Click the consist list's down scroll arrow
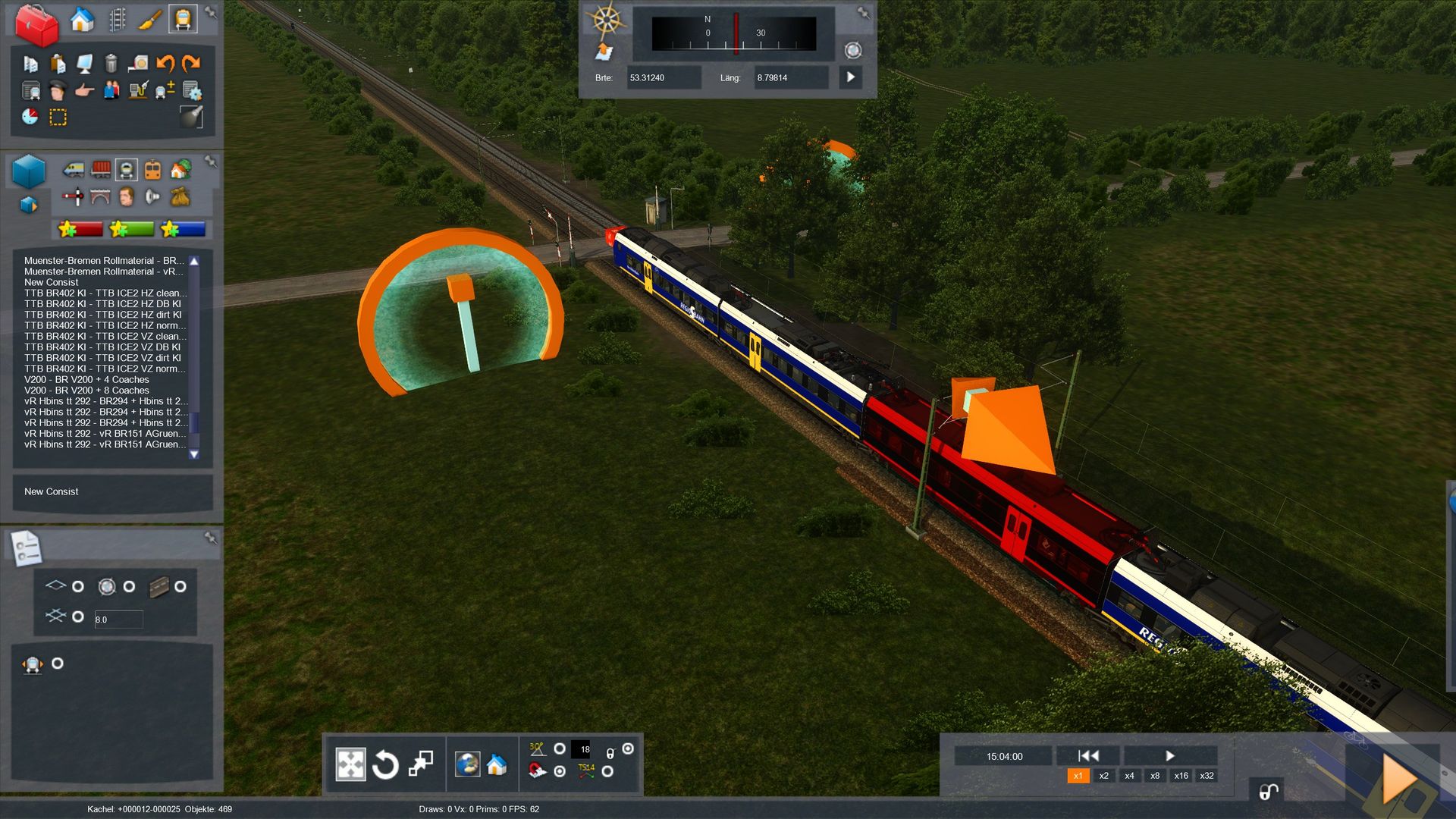This screenshot has width=1456, height=819. tap(194, 454)
